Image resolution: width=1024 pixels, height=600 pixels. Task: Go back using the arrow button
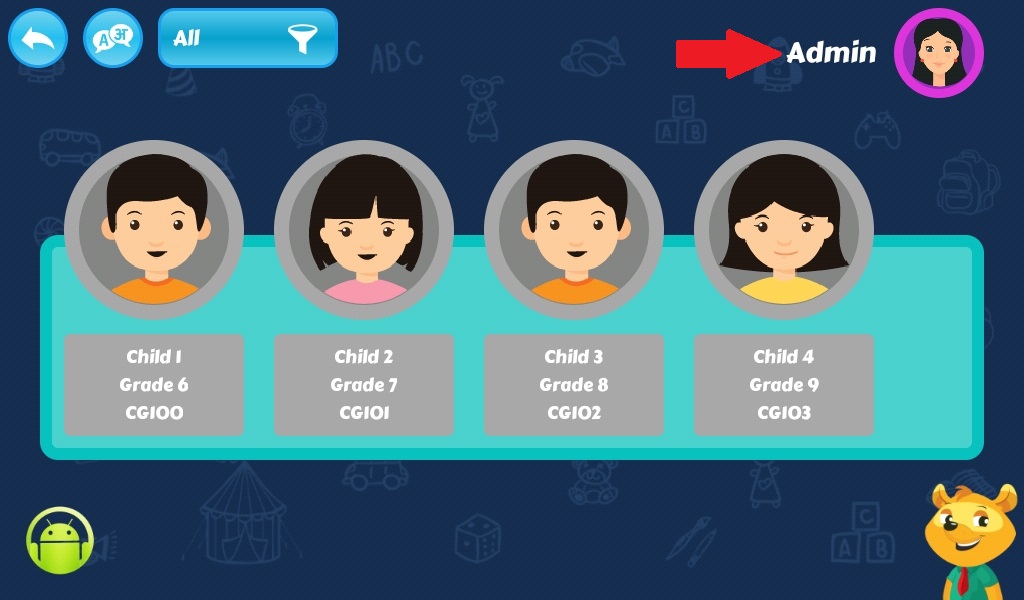[x=38, y=39]
